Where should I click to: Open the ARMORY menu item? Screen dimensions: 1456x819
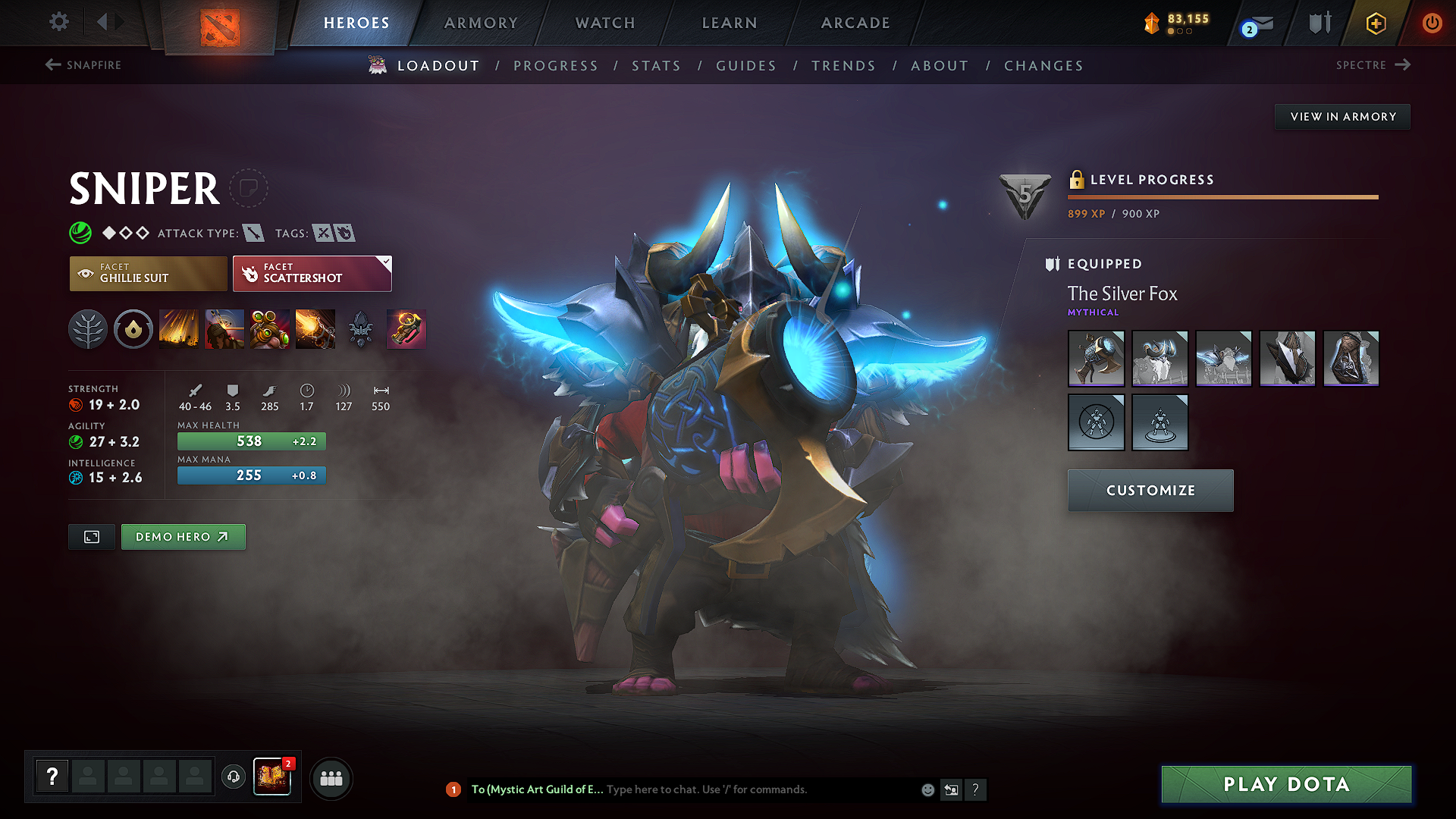[479, 23]
